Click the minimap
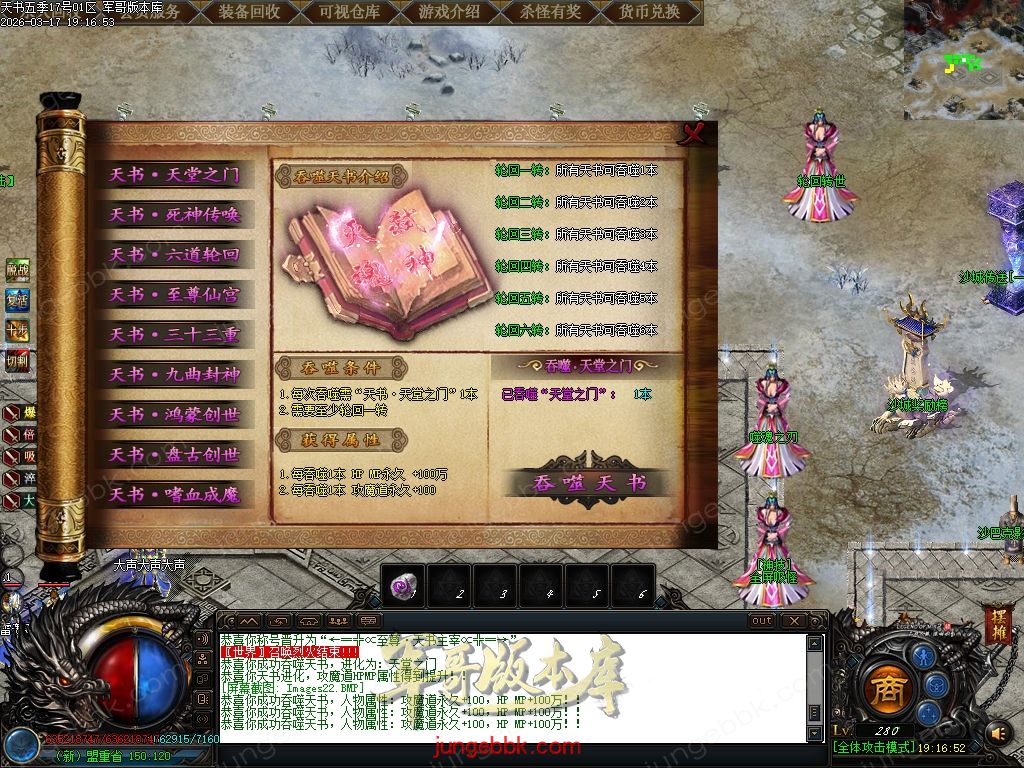Screen dimensions: 1024x768 point(963,60)
